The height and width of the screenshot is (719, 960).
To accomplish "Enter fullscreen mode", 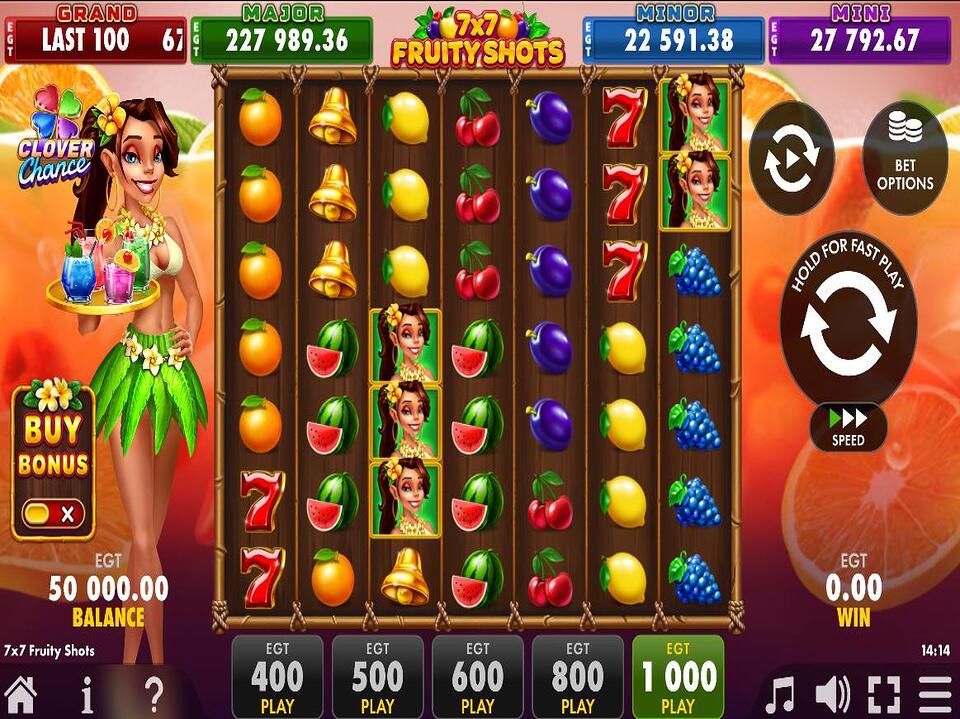I will click(884, 694).
